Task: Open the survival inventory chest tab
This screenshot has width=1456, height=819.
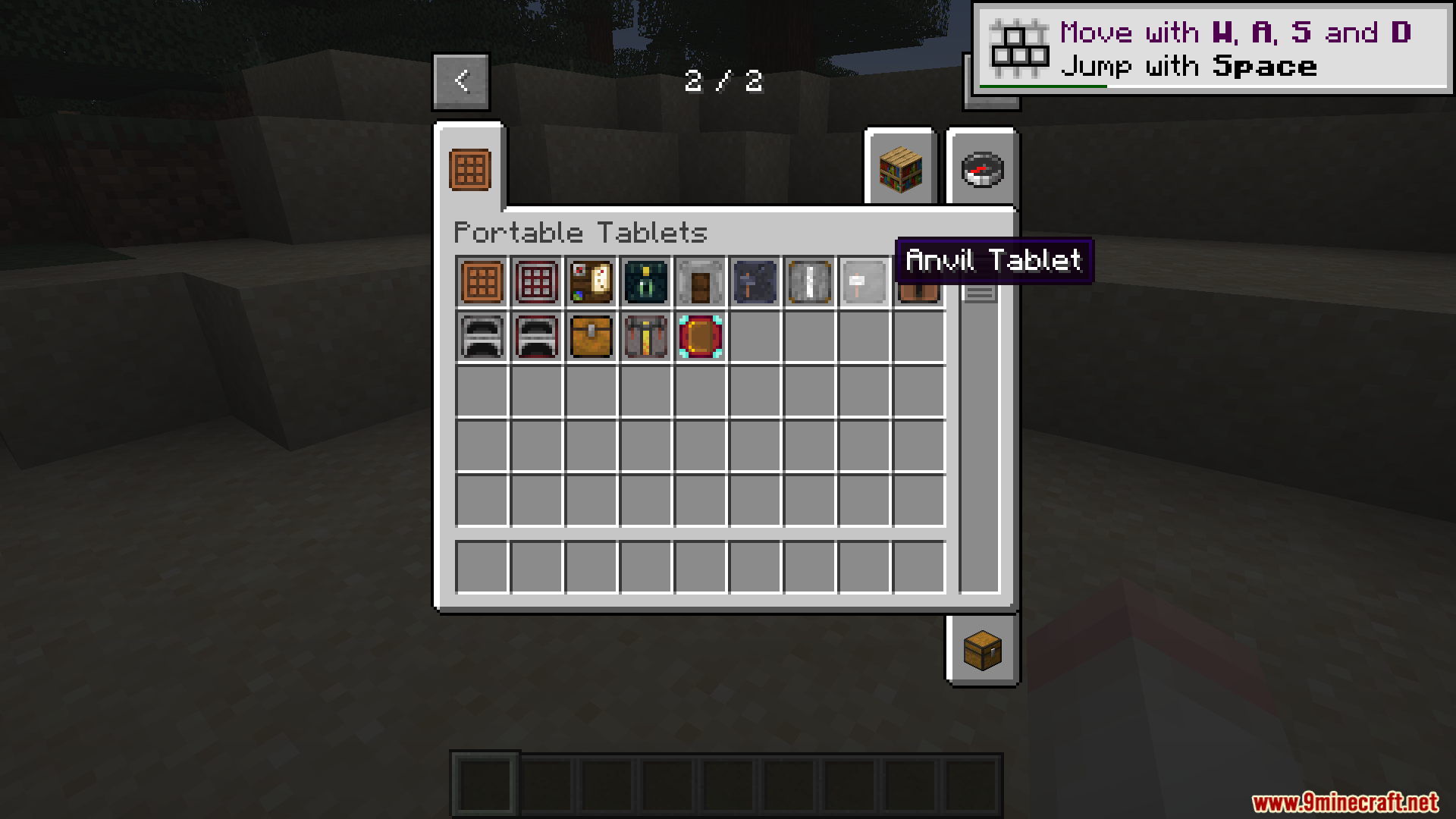Action: tap(982, 651)
